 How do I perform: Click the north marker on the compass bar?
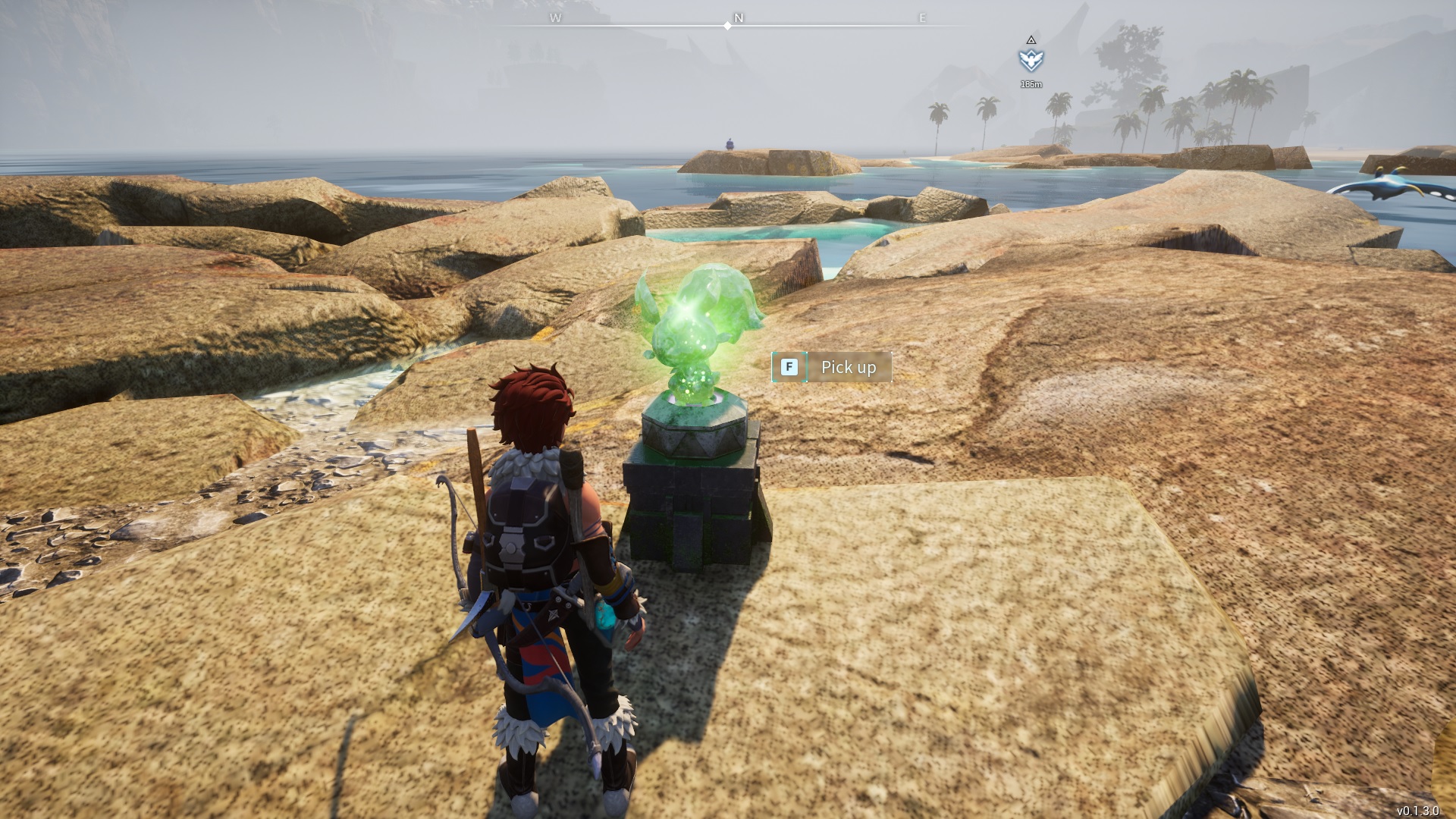coord(738,18)
